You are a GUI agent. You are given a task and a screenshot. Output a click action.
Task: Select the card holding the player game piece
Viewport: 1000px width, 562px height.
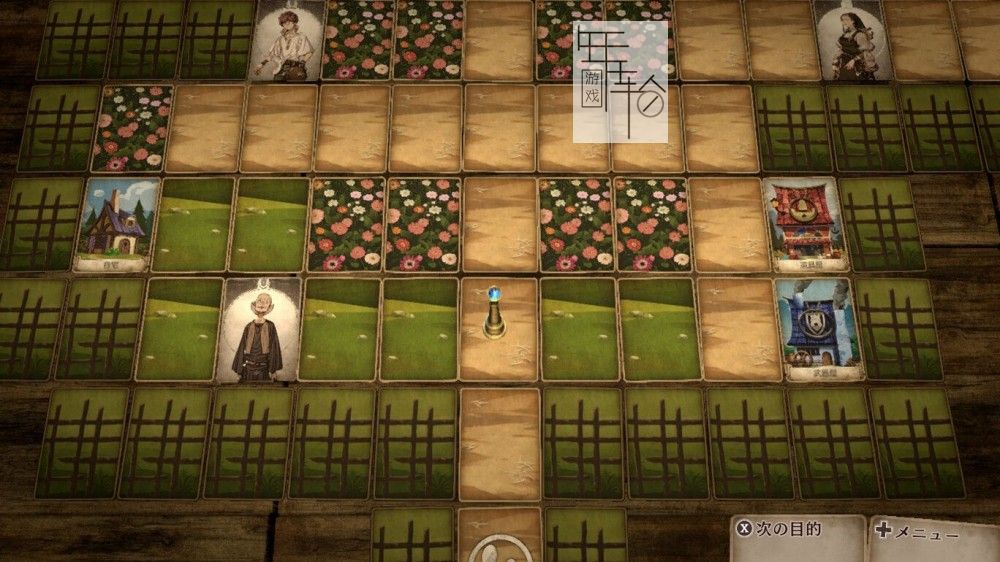point(497,330)
